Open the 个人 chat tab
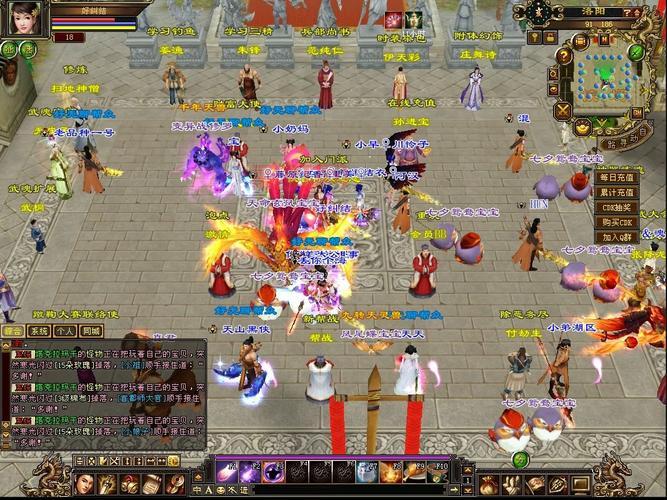The width and height of the screenshot is (667, 500). coord(65,330)
